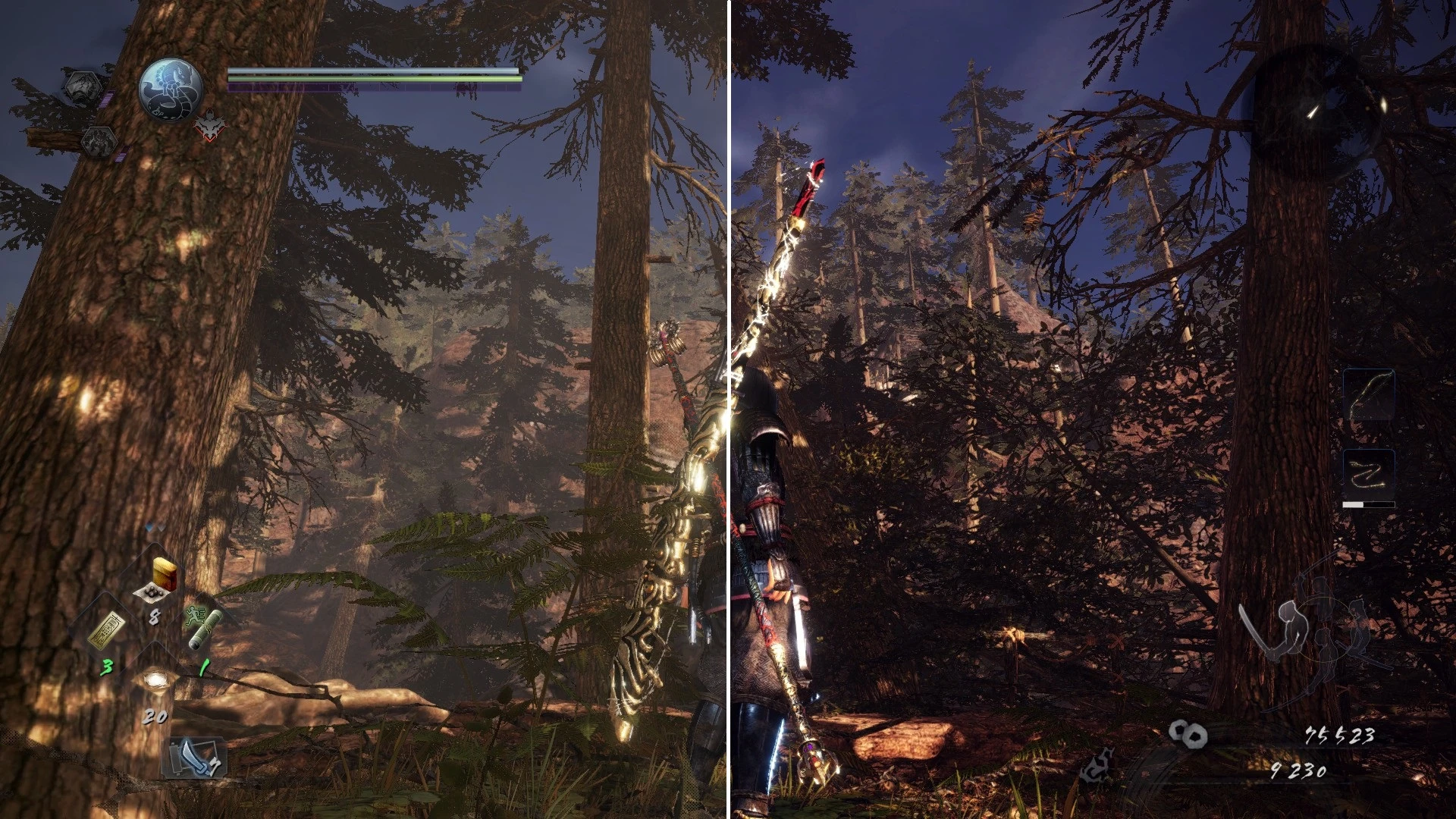
Task: Select the glowing whip weapon slot on right
Action: tap(1370, 394)
